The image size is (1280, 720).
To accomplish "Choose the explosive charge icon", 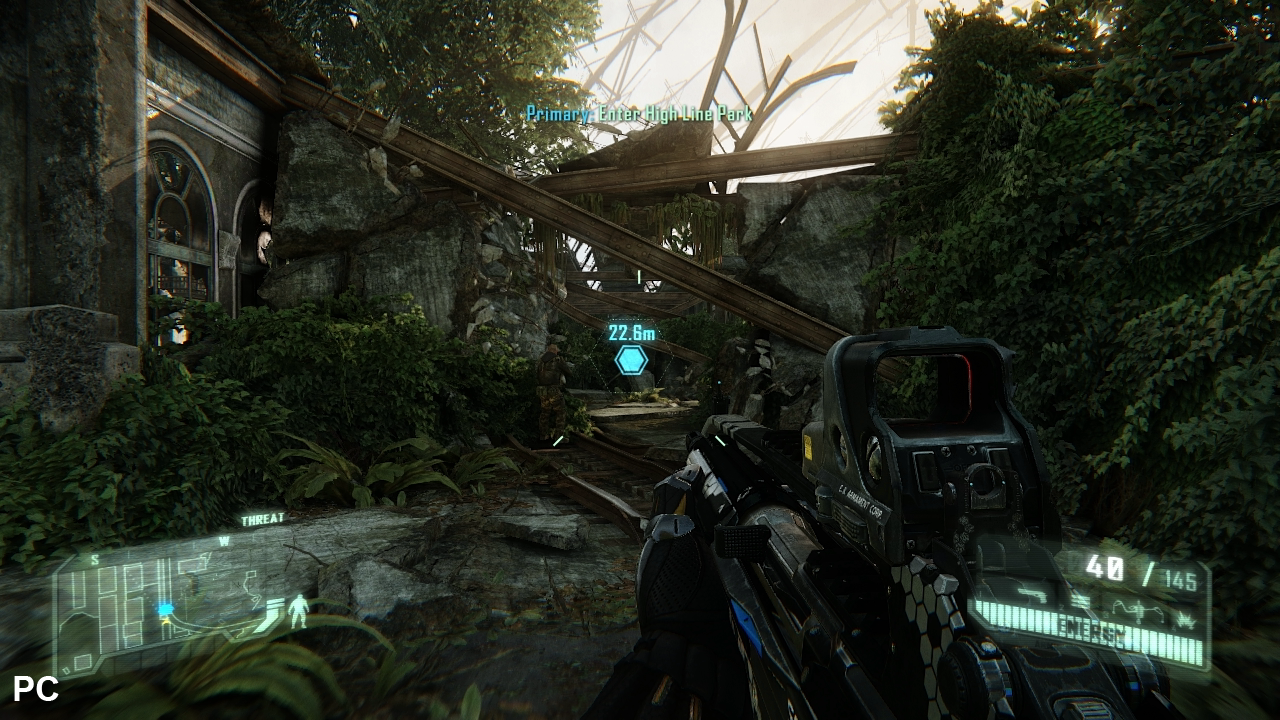I will click(x=1185, y=621).
